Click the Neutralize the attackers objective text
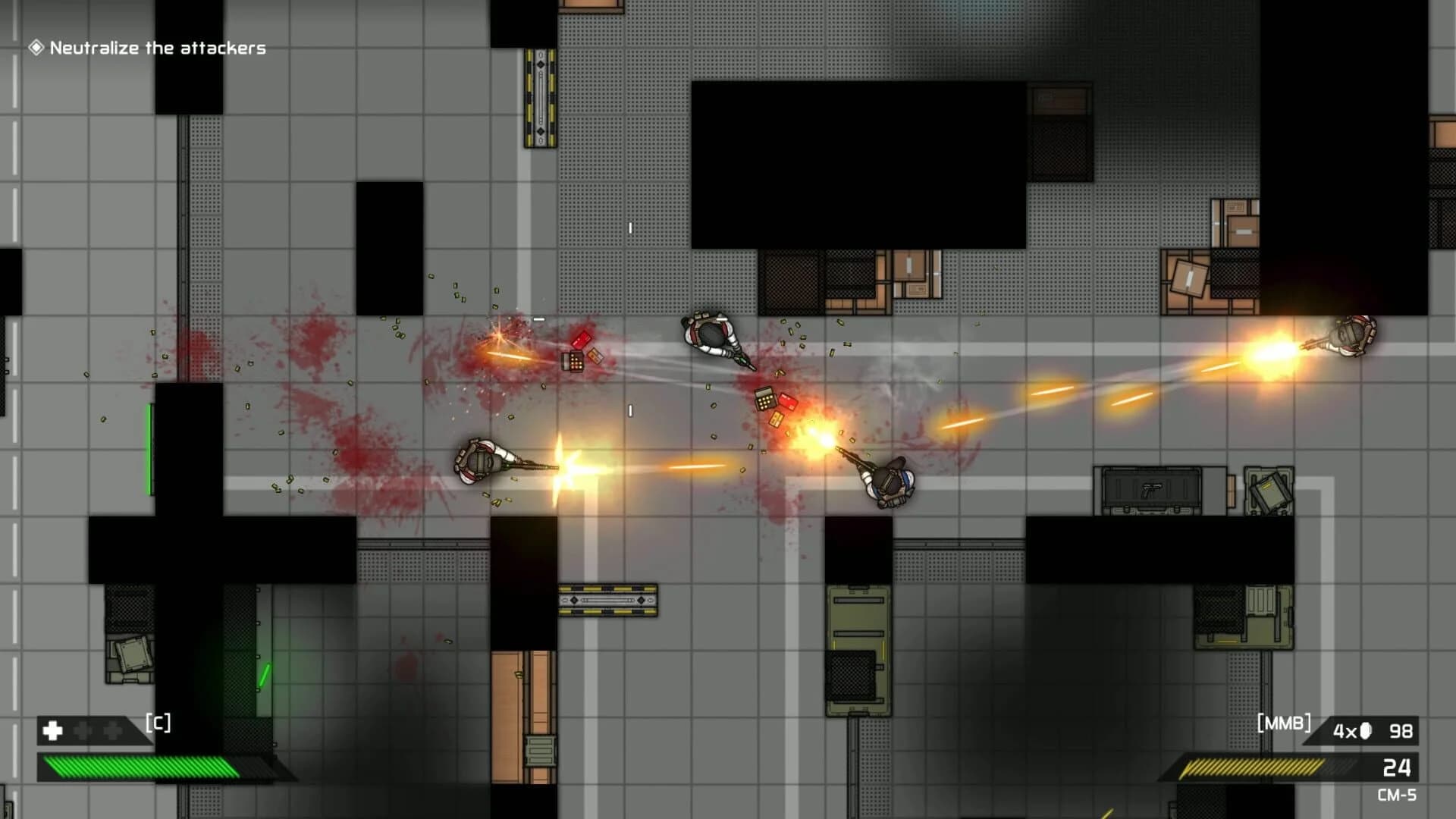This screenshot has width=1456, height=819. [156, 48]
